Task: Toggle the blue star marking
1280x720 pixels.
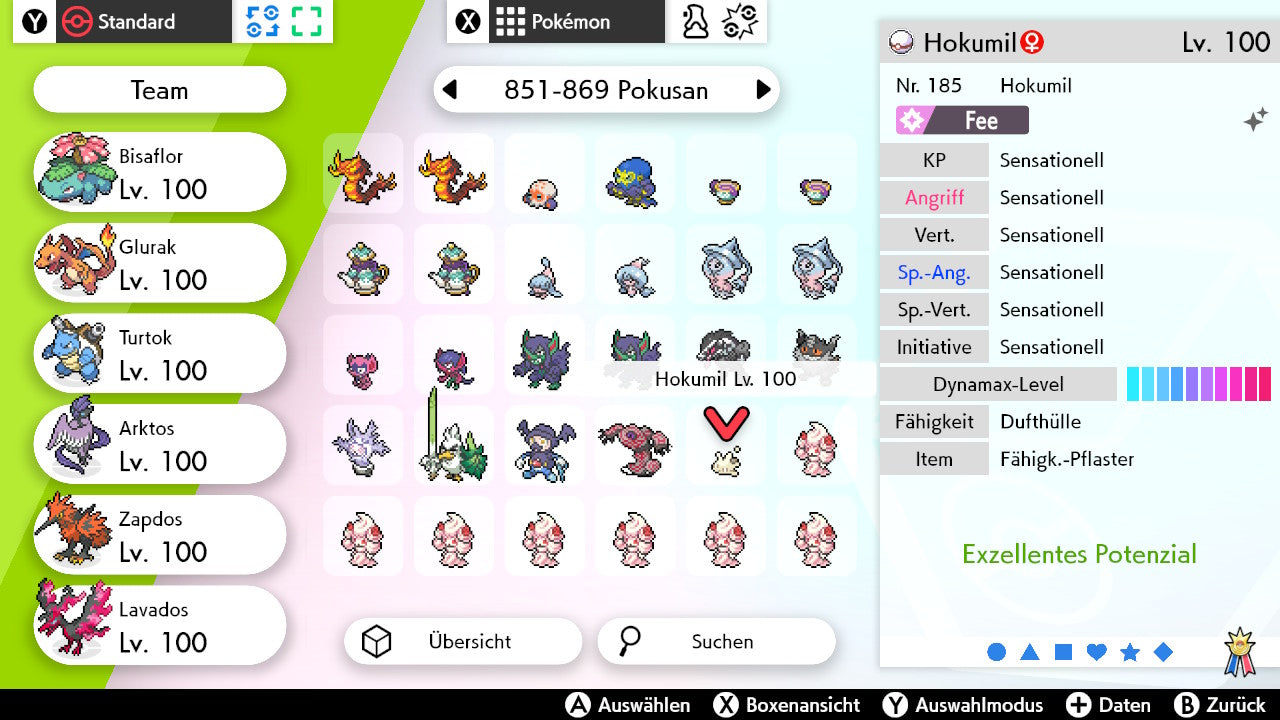Action: 1130,652
